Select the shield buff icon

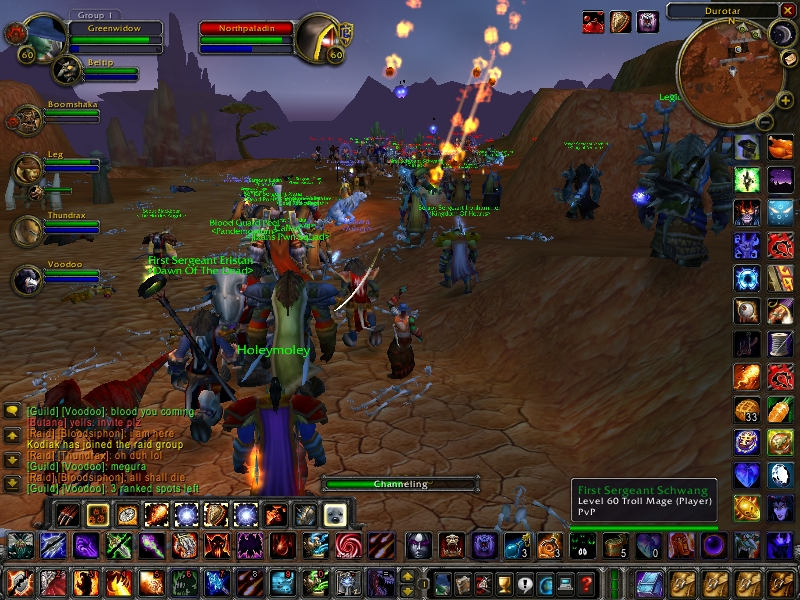click(x=621, y=21)
